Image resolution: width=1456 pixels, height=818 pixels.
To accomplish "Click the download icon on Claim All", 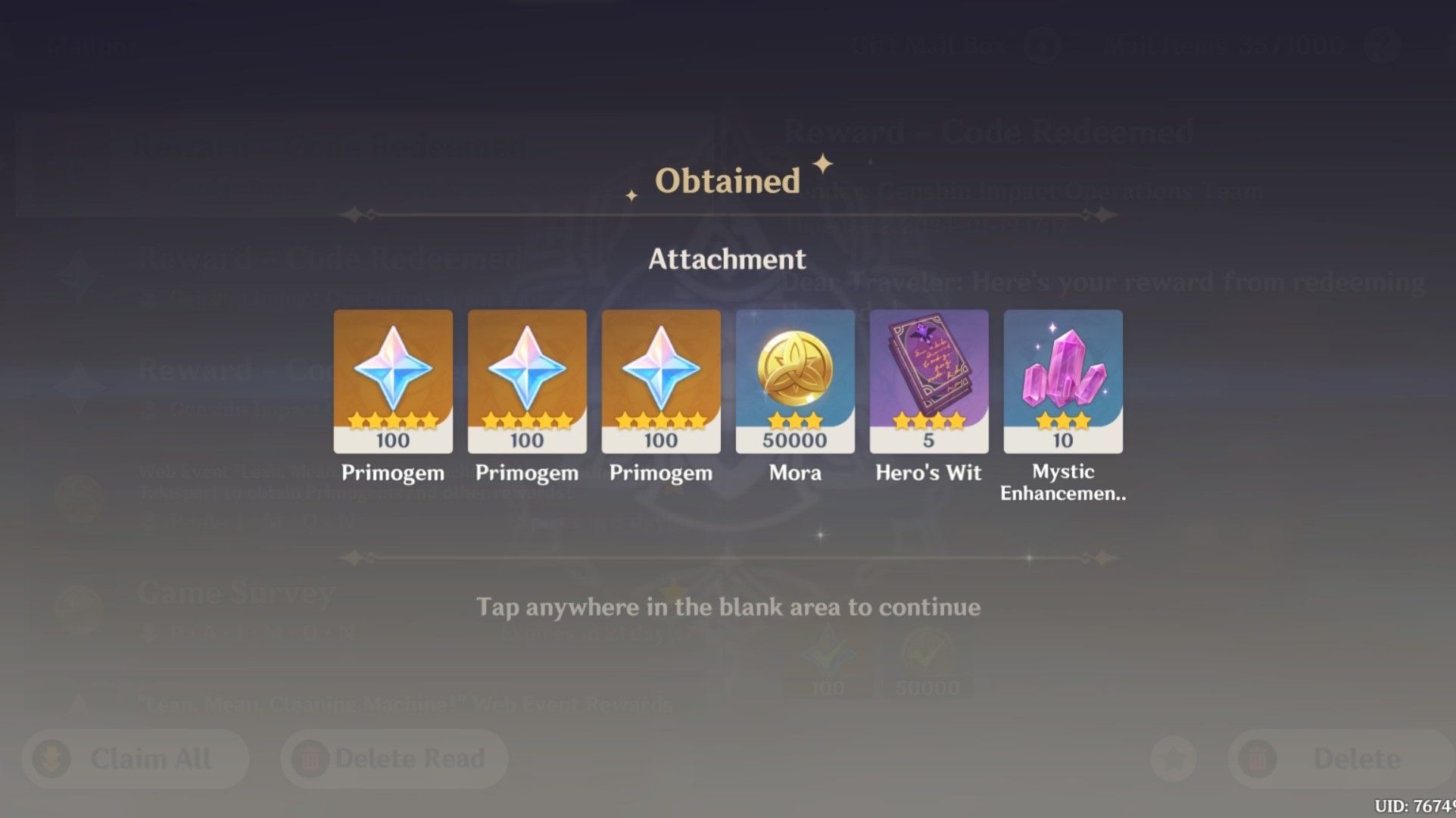I will [x=51, y=758].
